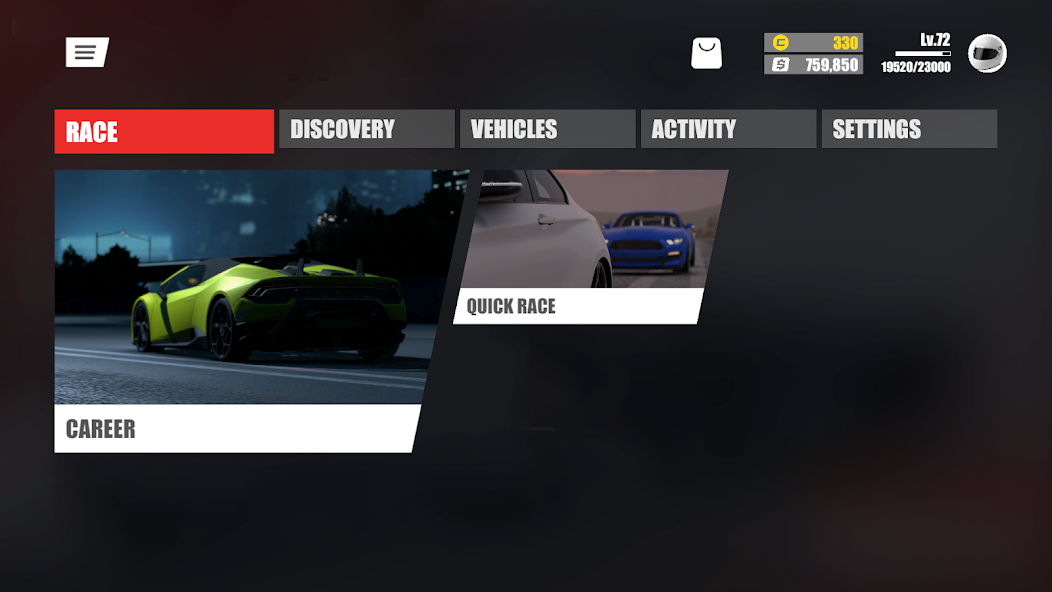Click the helmet profile avatar

[x=987, y=54]
